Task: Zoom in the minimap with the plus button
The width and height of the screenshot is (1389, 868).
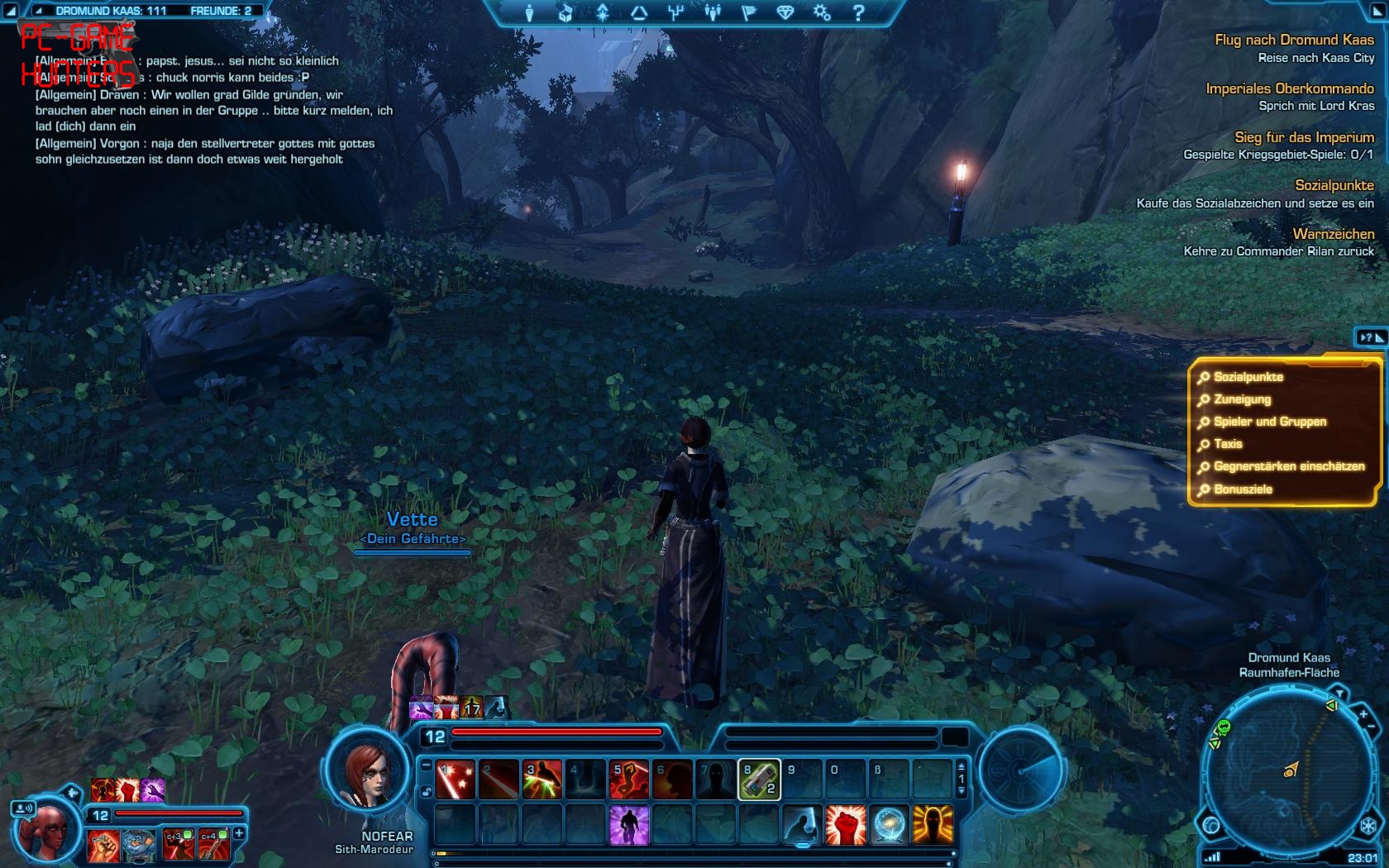Action: [x=1363, y=714]
